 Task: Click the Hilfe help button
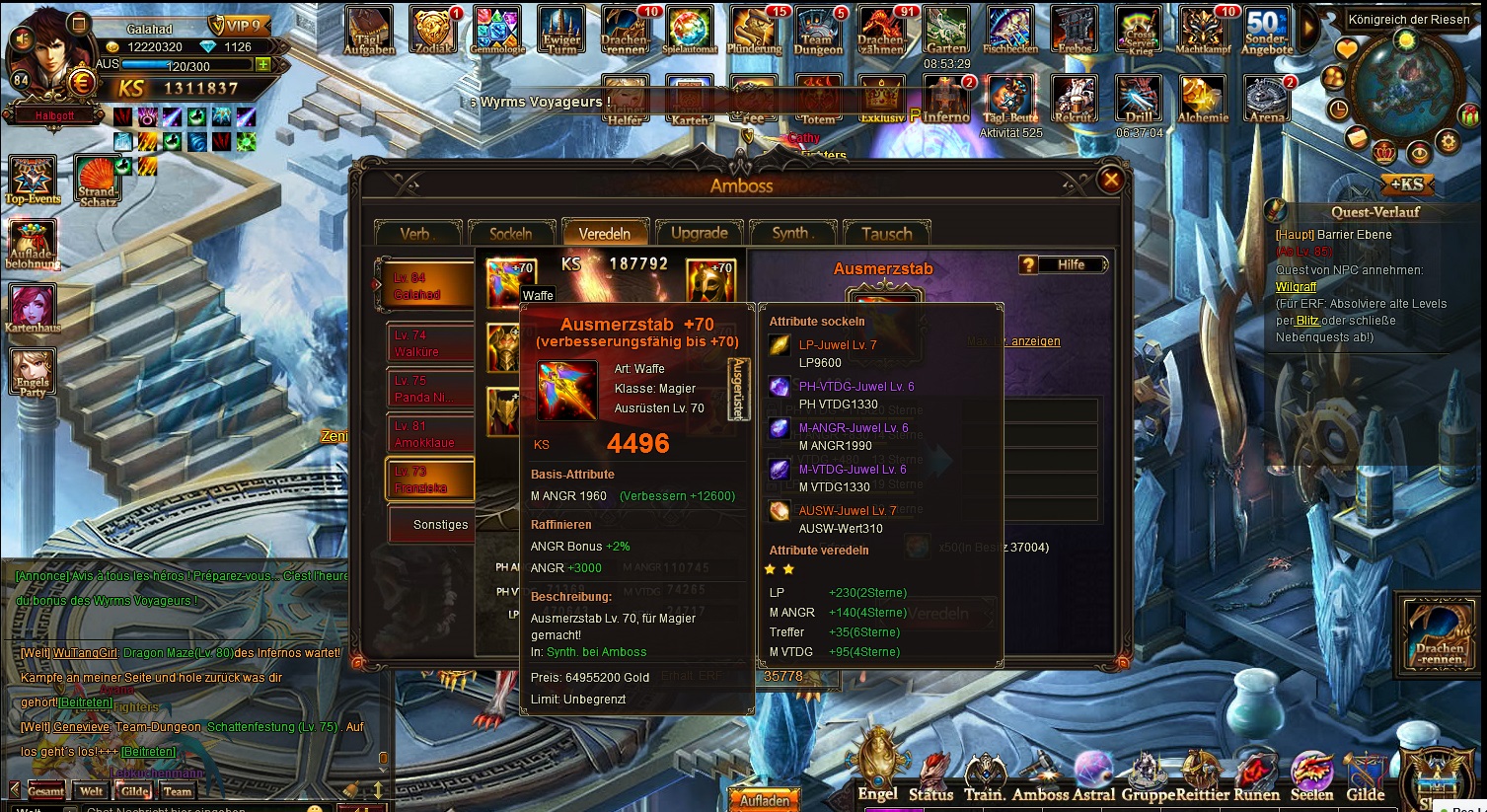point(1063,264)
